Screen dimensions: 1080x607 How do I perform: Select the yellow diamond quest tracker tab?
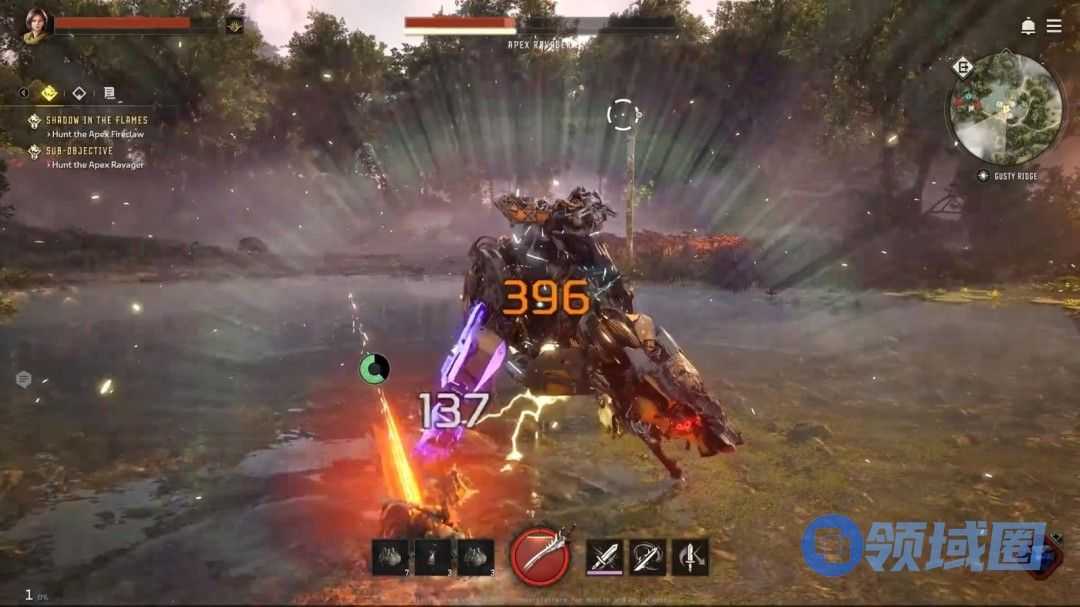49,93
